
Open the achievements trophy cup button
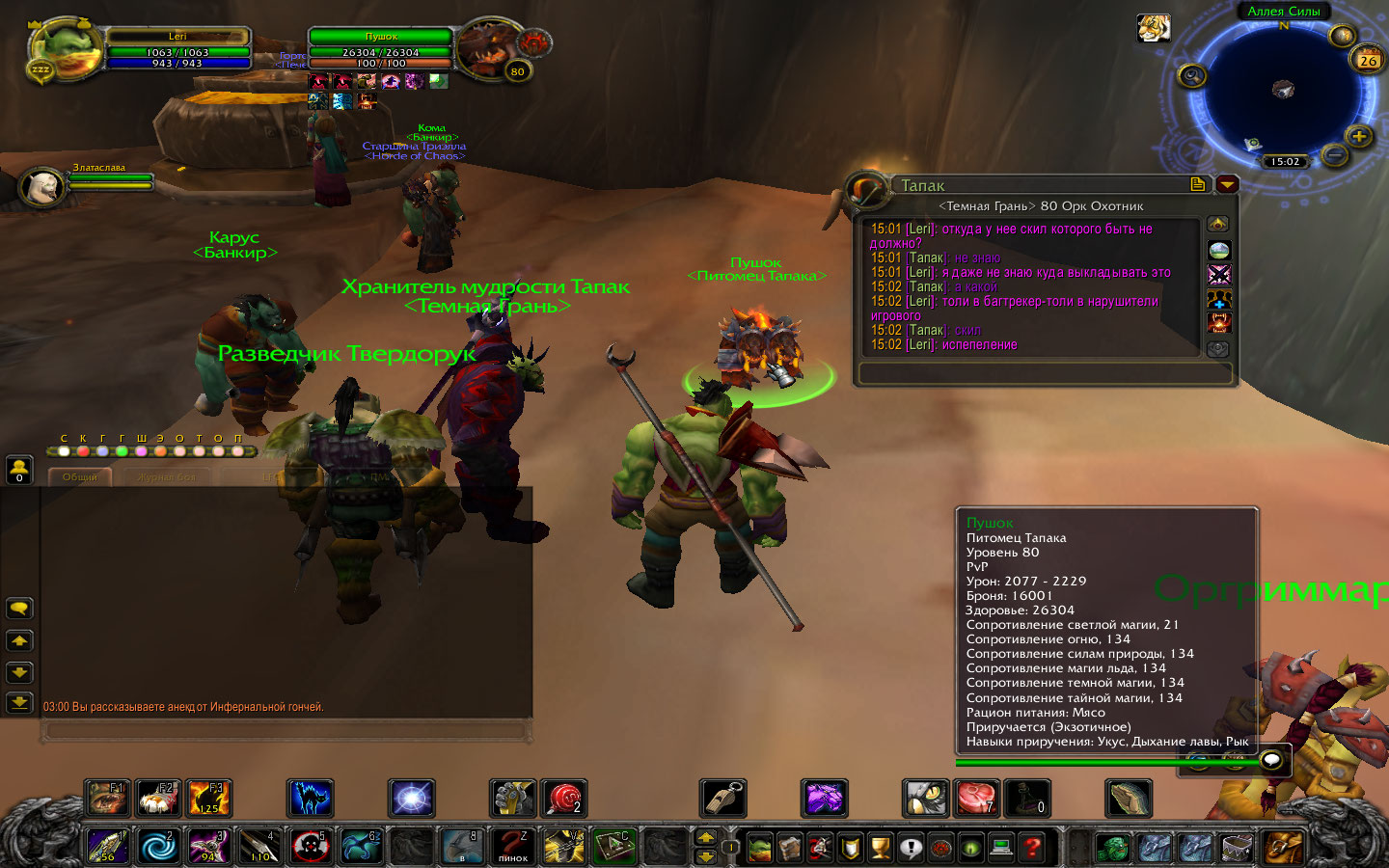pos(881,848)
